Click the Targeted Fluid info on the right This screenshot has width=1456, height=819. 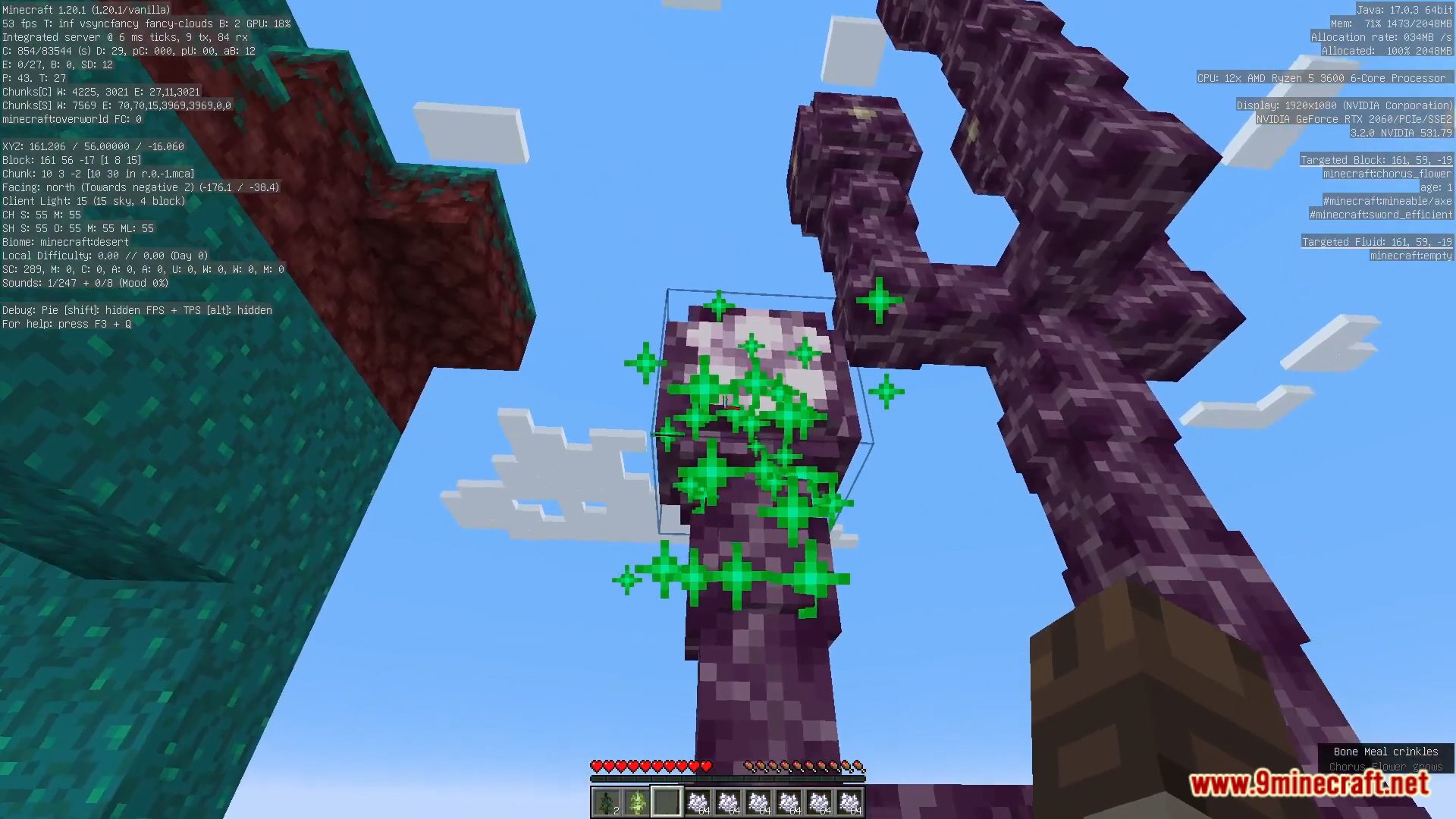click(x=1378, y=241)
